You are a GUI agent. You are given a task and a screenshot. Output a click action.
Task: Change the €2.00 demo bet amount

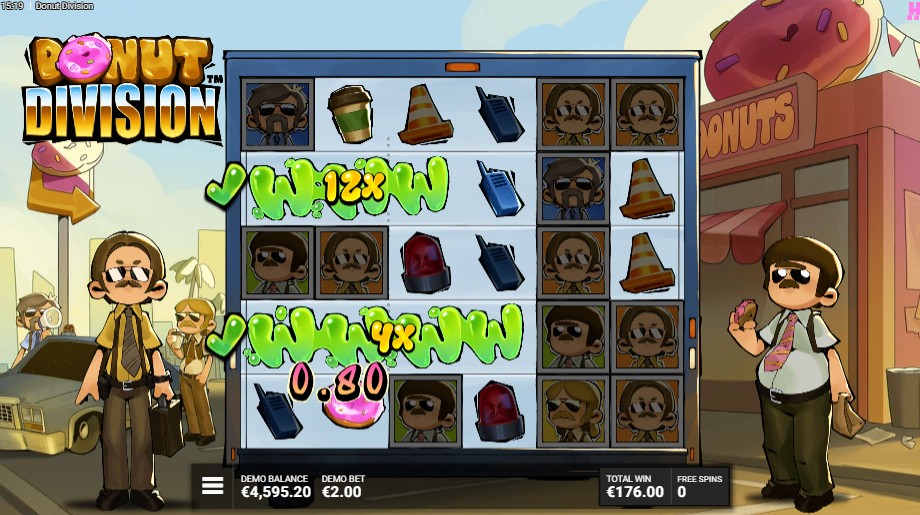click(343, 487)
